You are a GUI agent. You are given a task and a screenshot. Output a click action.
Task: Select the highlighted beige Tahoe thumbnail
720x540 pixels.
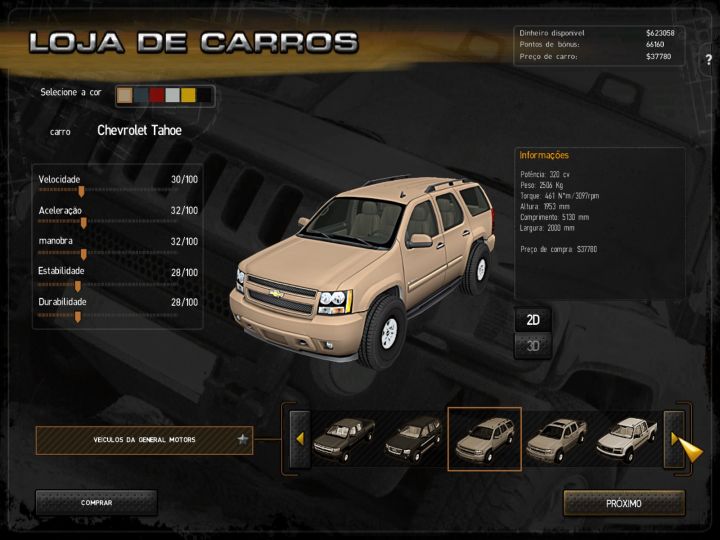point(484,439)
